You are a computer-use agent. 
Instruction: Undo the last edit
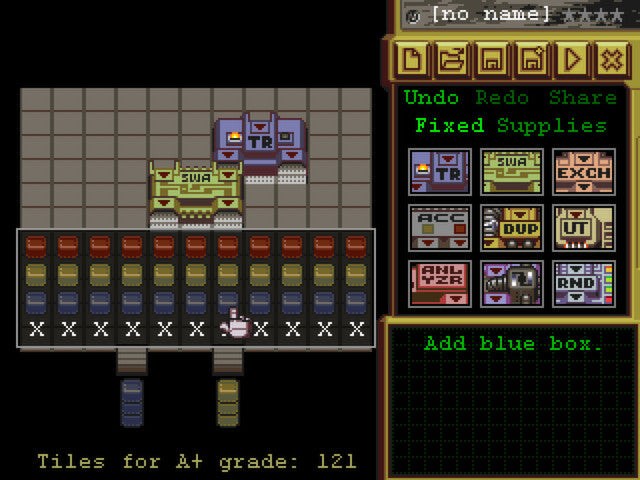tap(432, 98)
